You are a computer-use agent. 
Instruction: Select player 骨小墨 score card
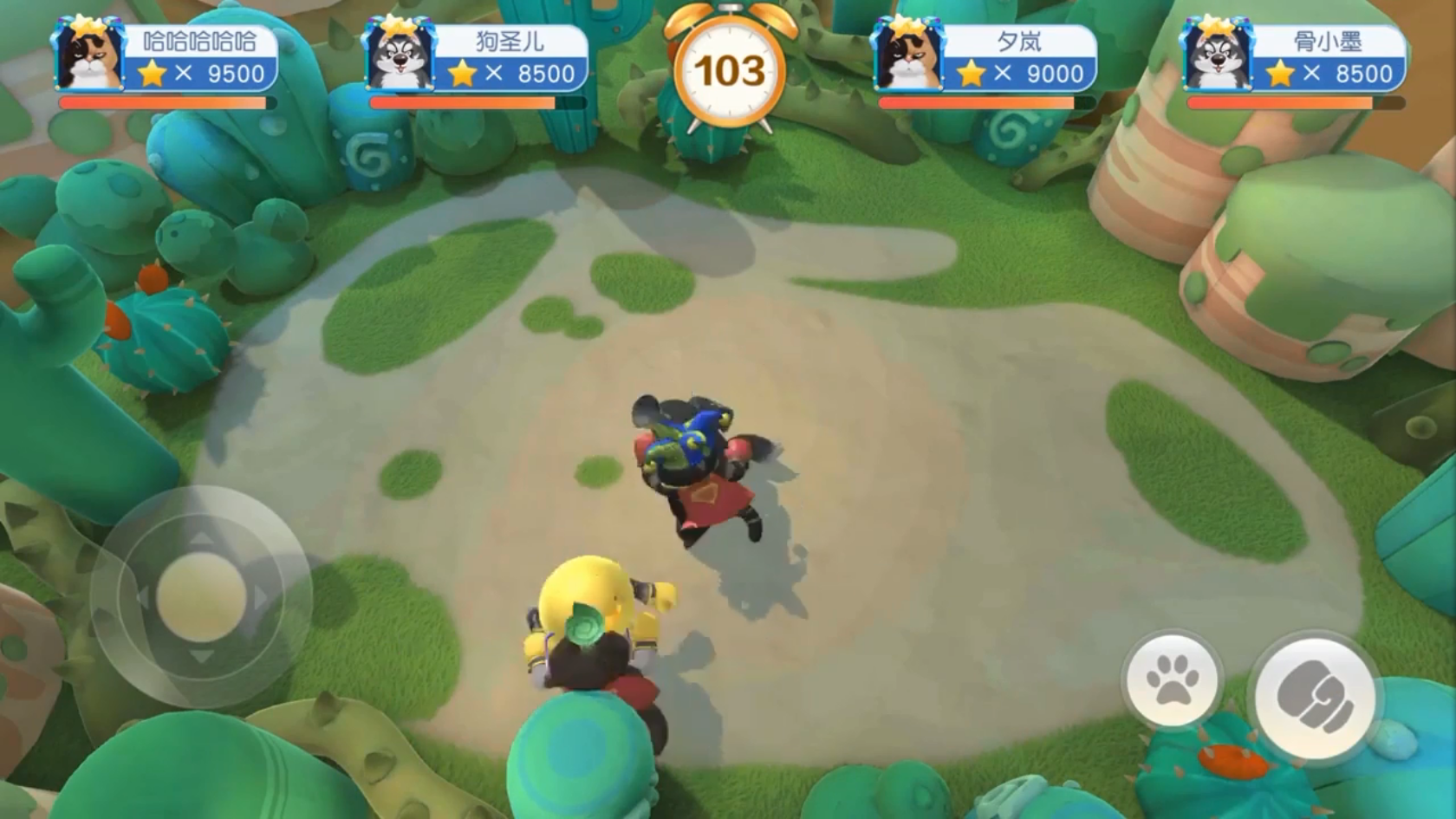(1294, 59)
